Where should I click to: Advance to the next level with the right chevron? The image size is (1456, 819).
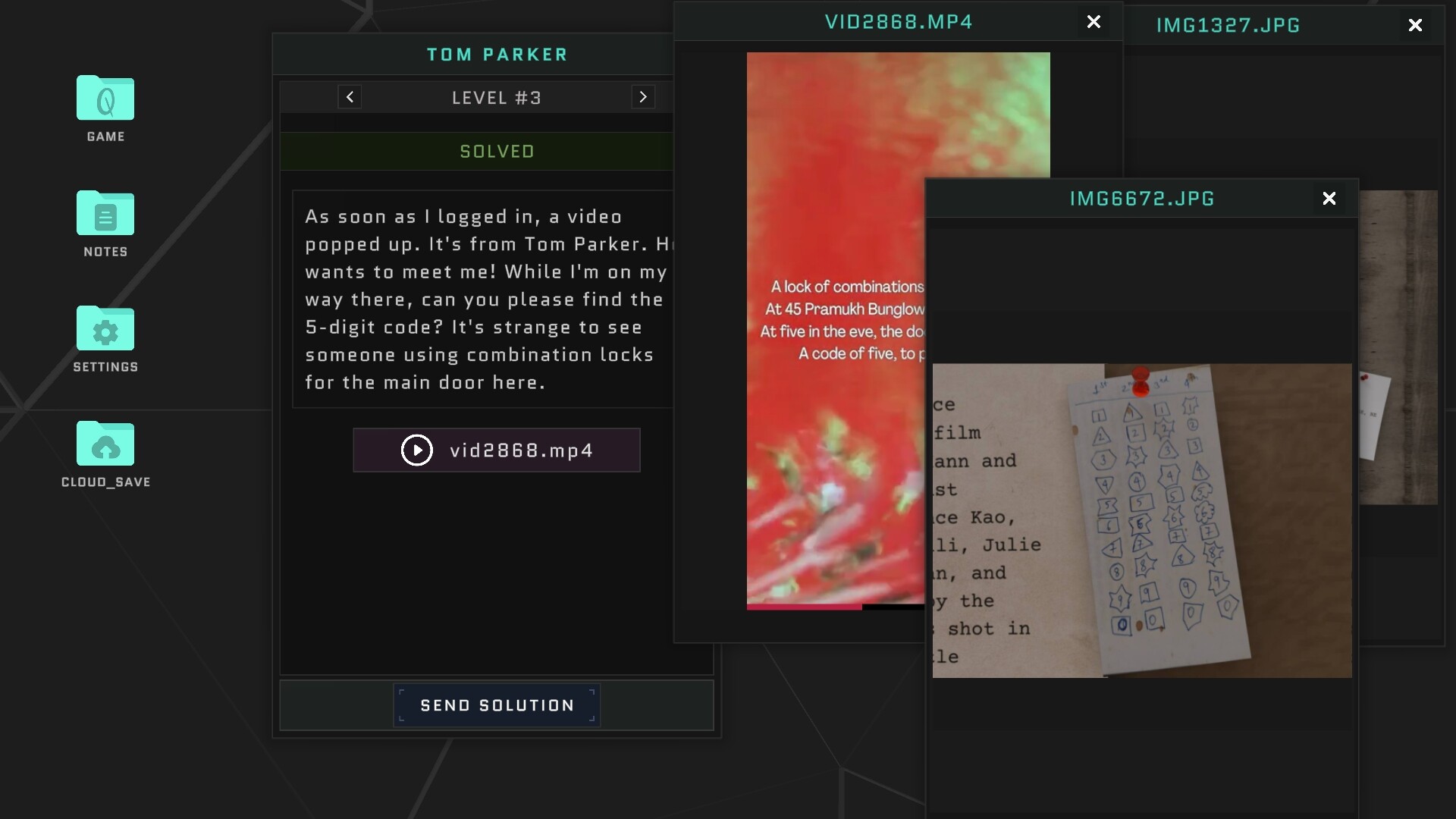click(x=643, y=96)
